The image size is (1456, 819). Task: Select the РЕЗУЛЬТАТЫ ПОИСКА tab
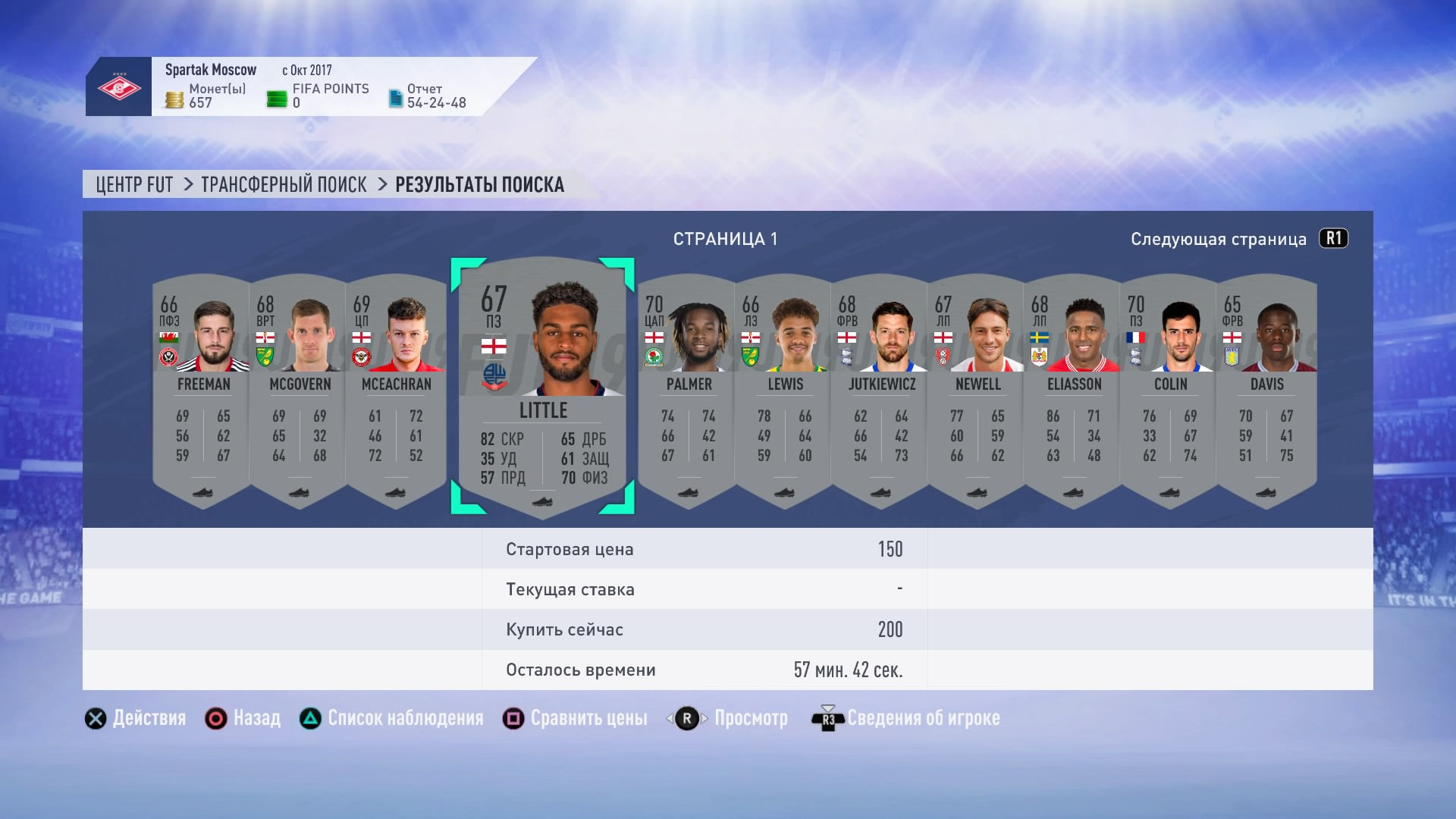[x=479, y=184]
